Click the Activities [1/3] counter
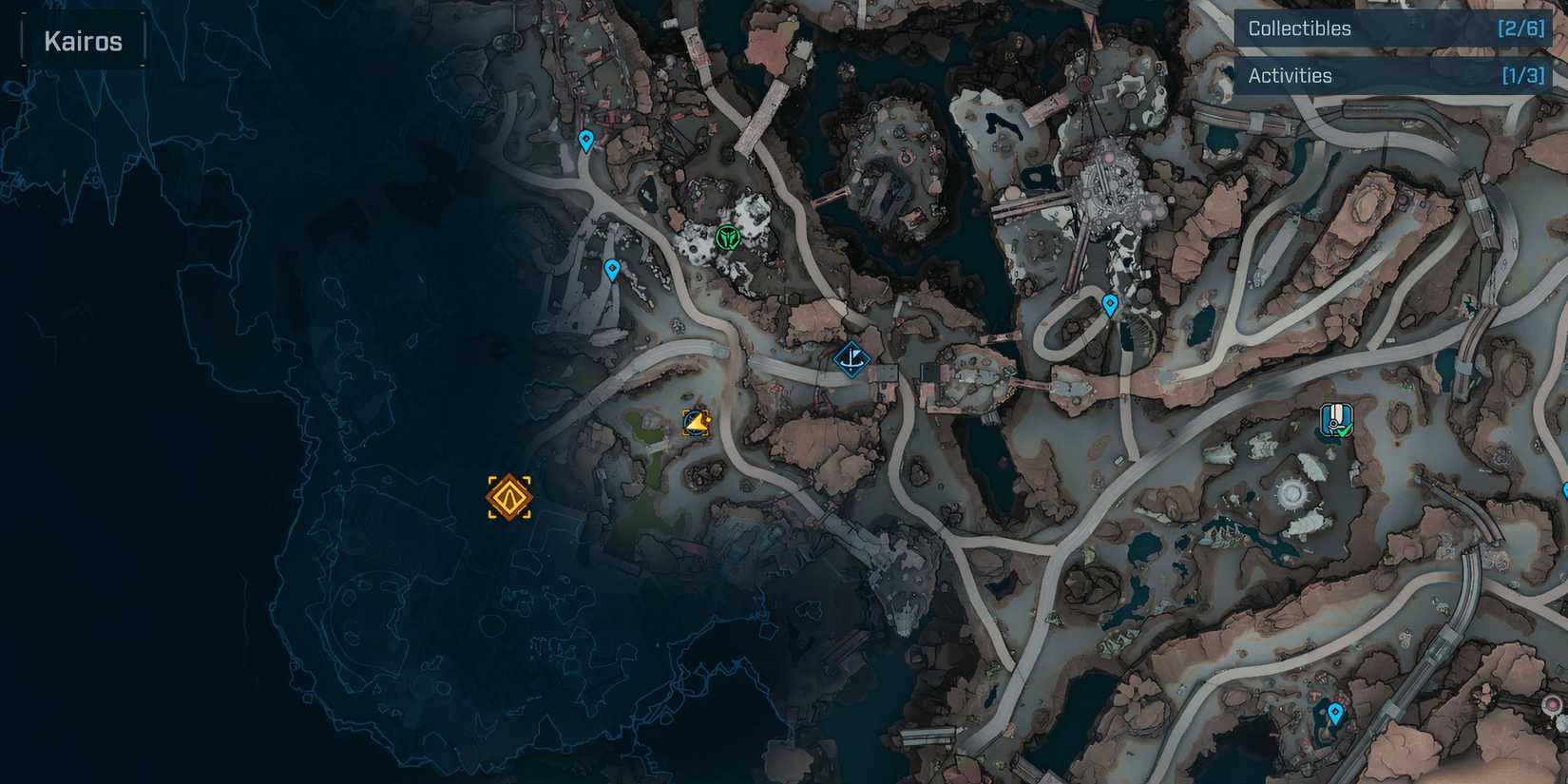Screen dimensions: 1568x784 [x=1521, y=74]
